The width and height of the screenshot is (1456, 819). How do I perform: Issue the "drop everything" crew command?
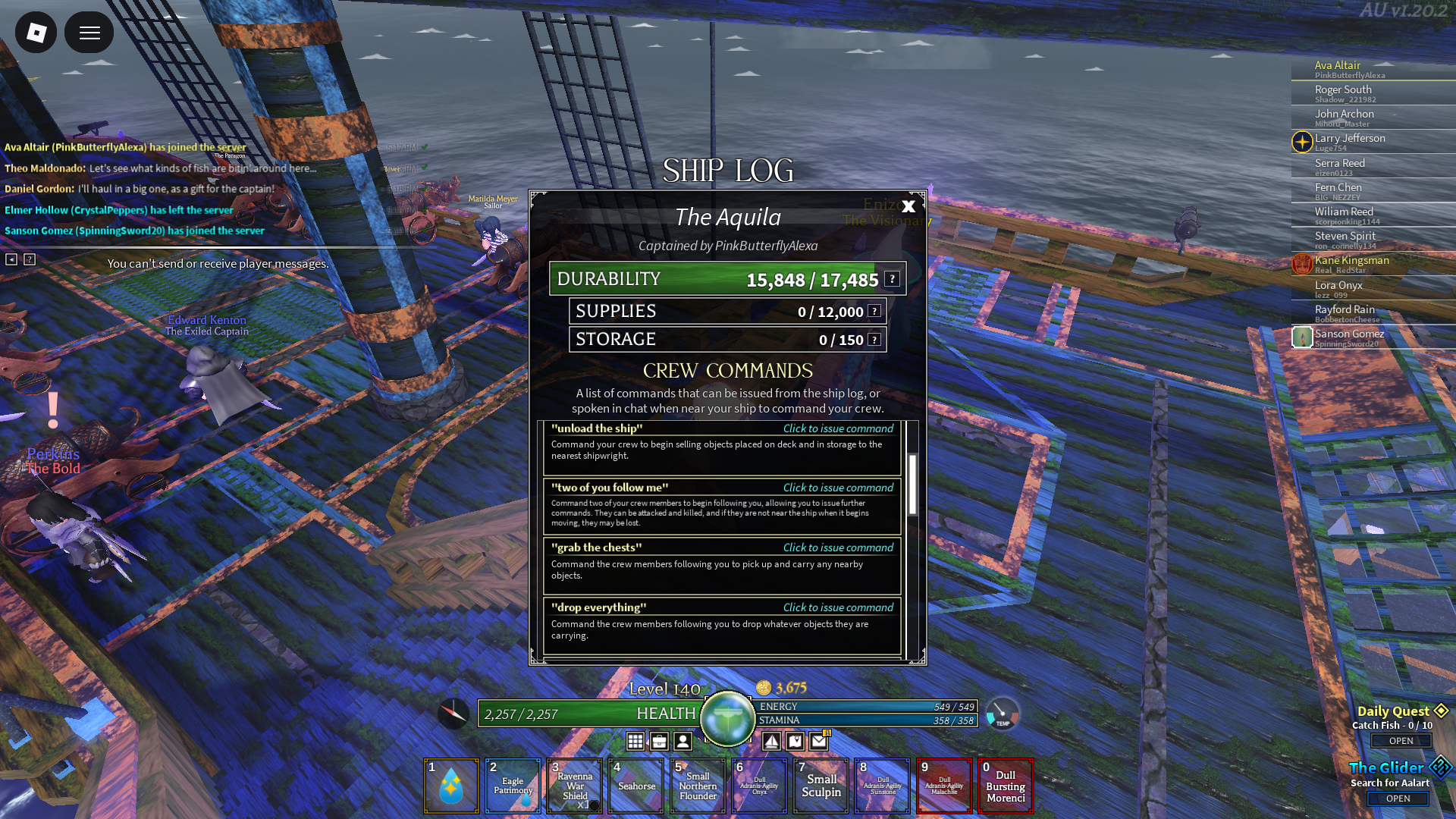click(838, 607)
